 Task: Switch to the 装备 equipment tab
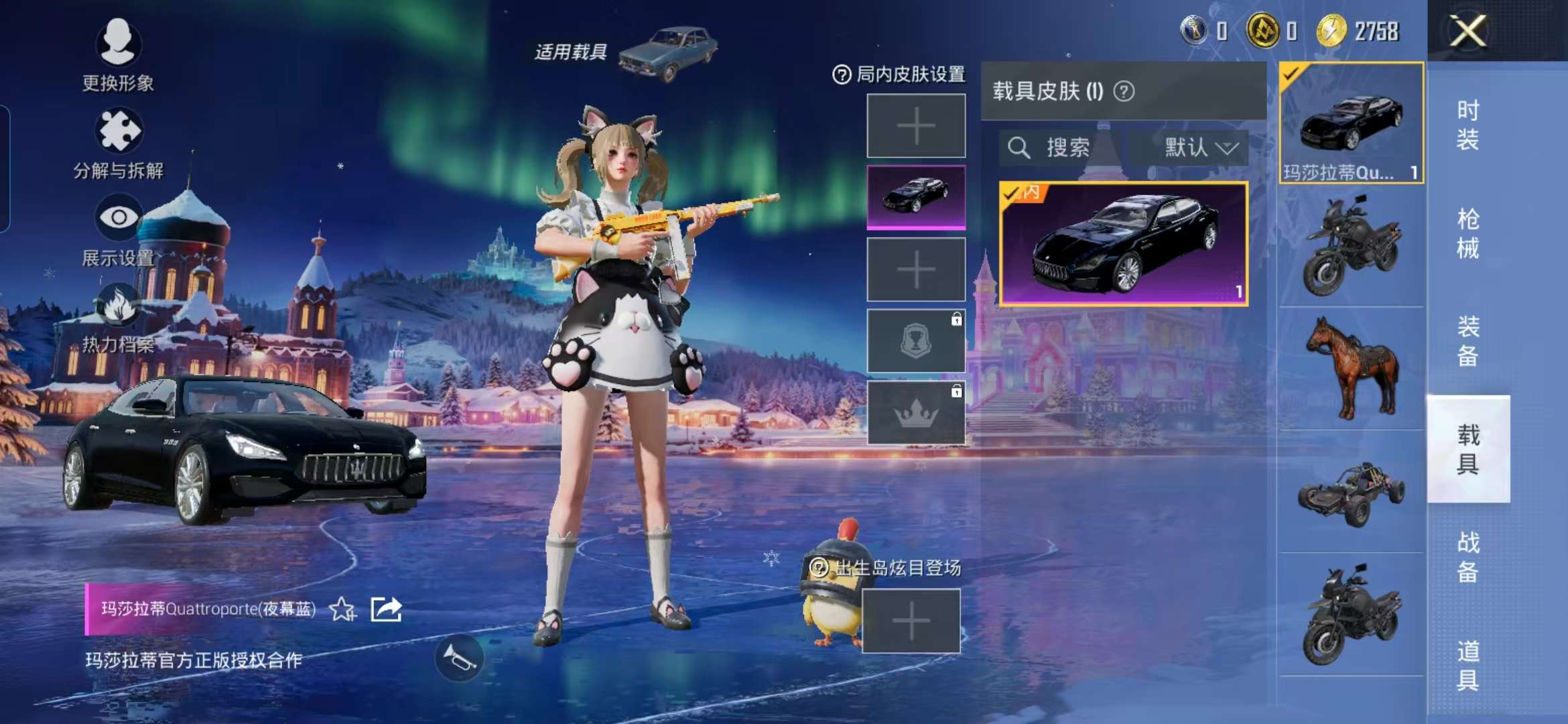(x=1467, y=341)
